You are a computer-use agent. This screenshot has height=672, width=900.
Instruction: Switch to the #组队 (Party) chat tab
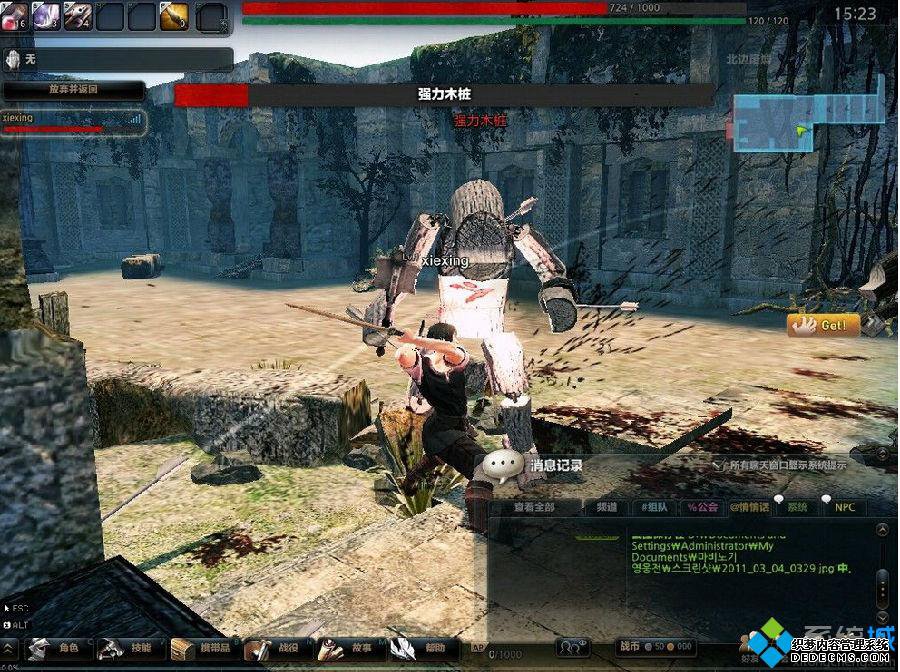(x=655, y=507)
